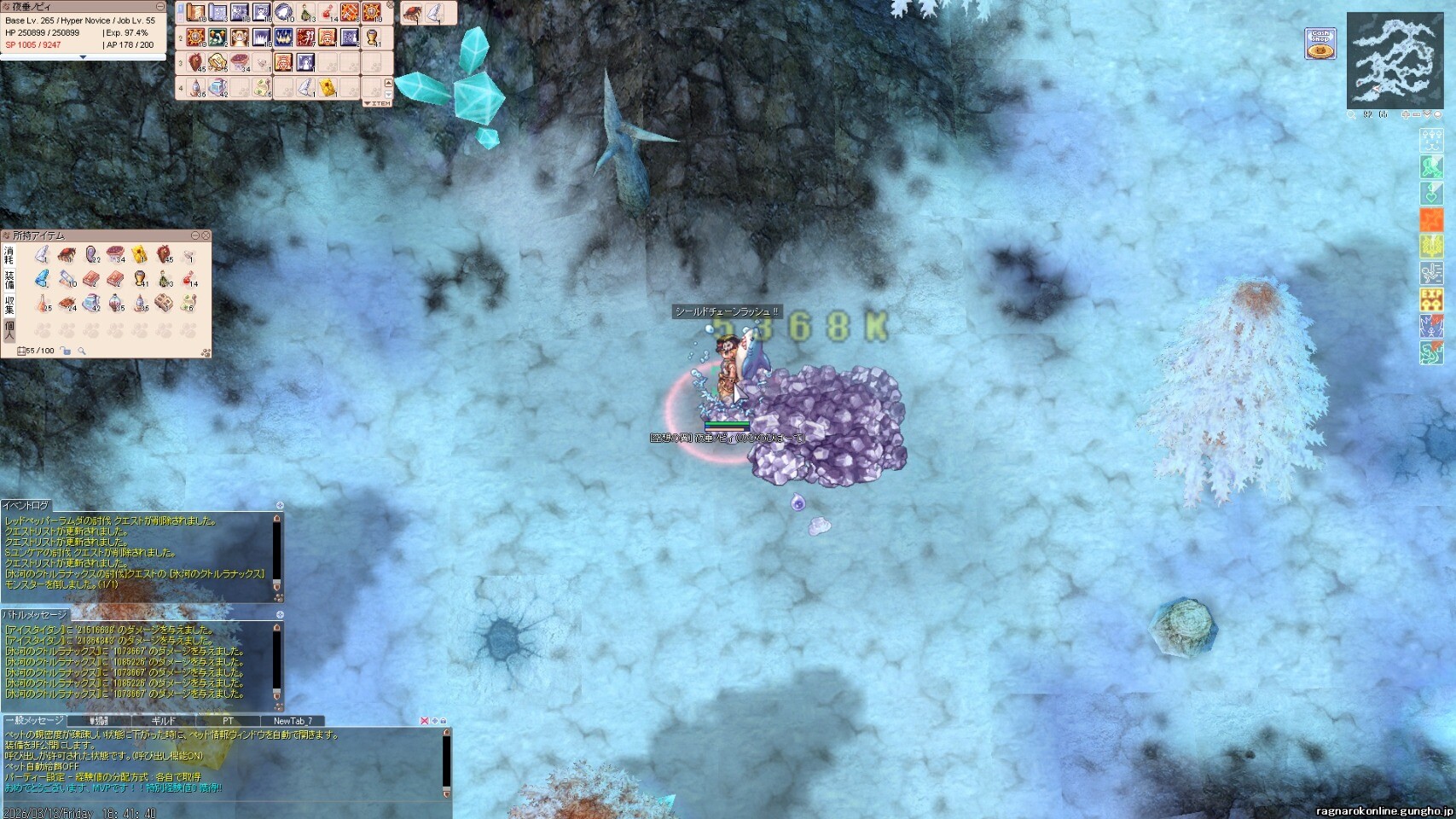Toggle the inventory lock icon

pos(66,351)
